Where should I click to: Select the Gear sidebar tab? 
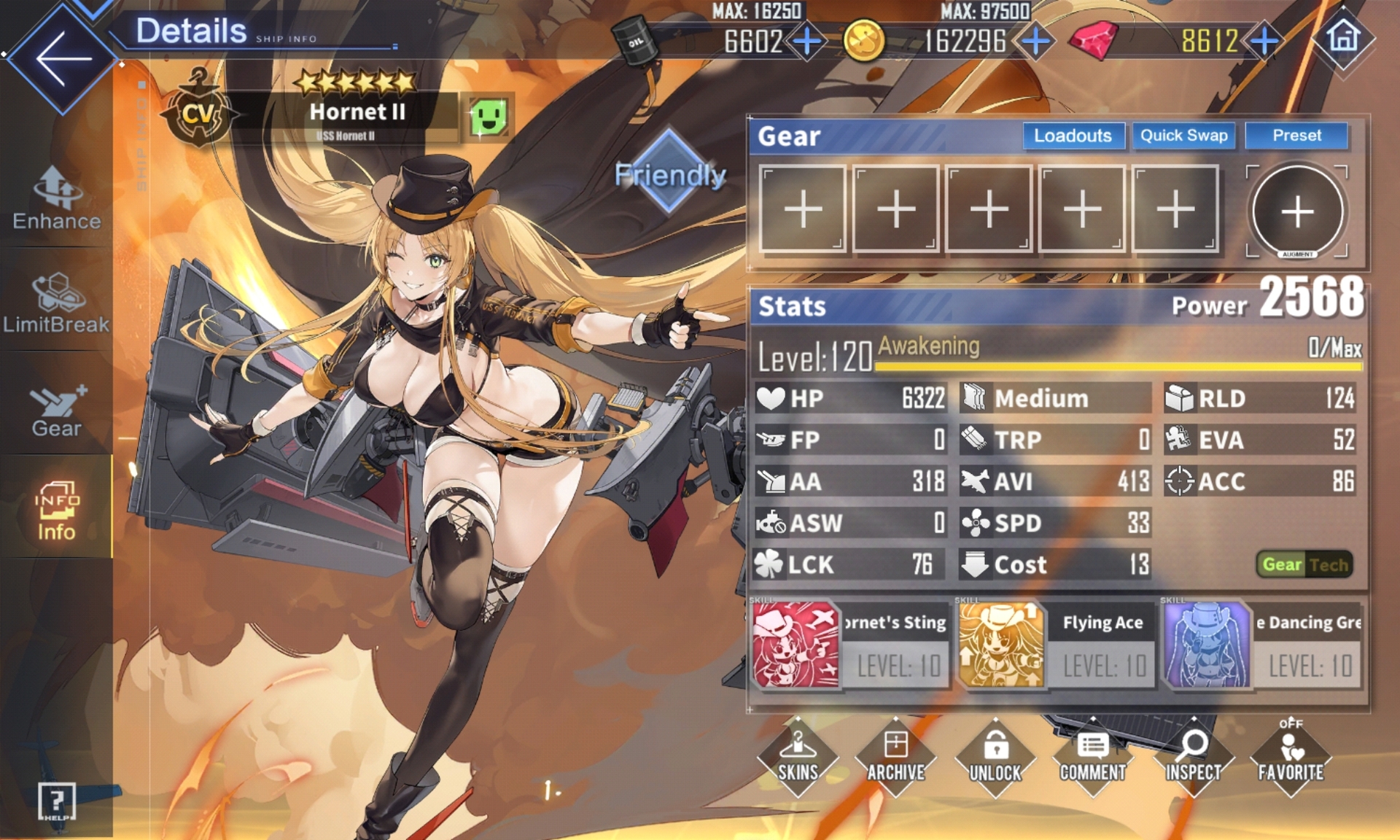pyautogui.click(x=56, y=411)
